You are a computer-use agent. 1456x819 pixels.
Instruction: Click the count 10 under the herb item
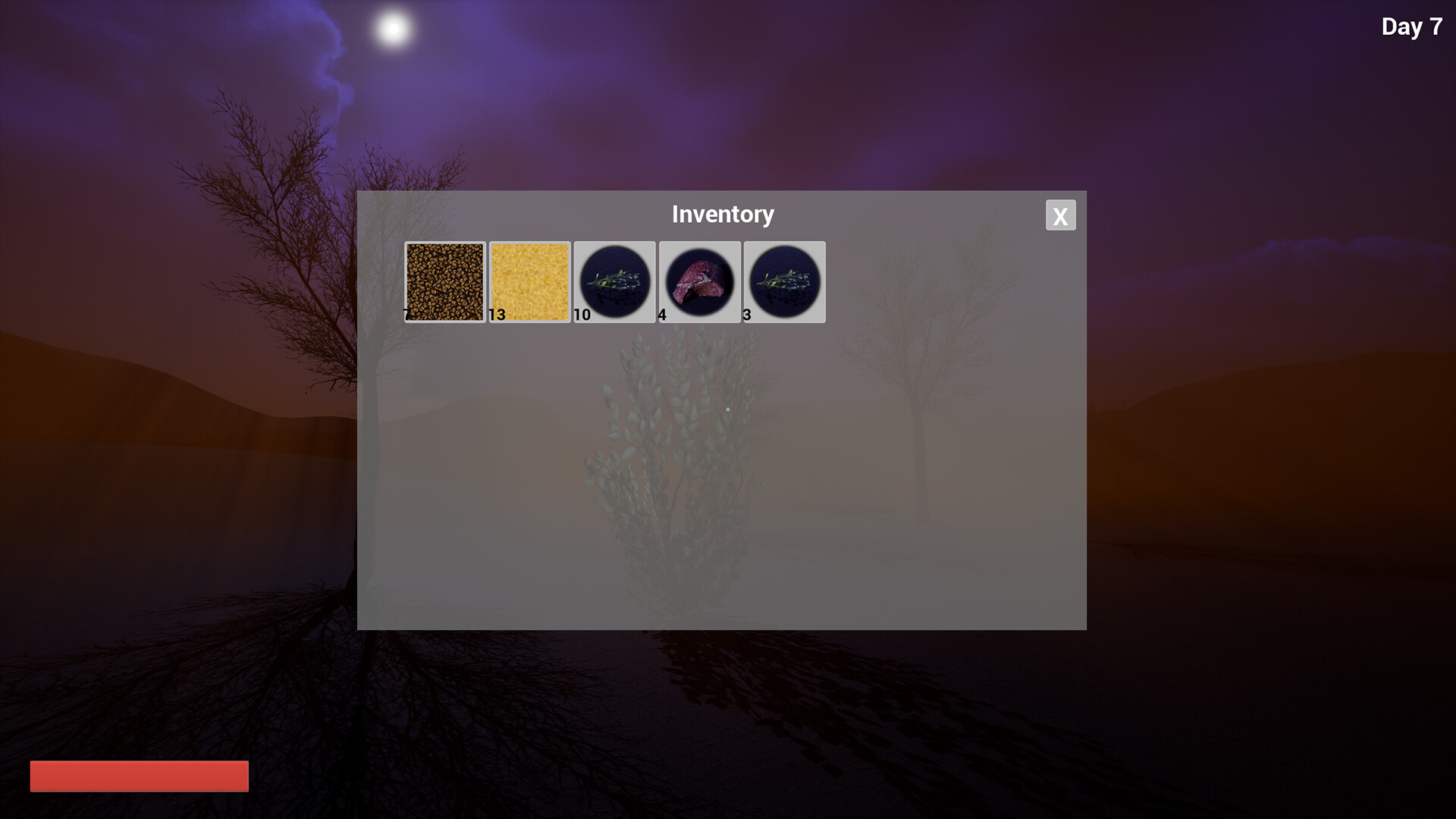tap(582, 315)
